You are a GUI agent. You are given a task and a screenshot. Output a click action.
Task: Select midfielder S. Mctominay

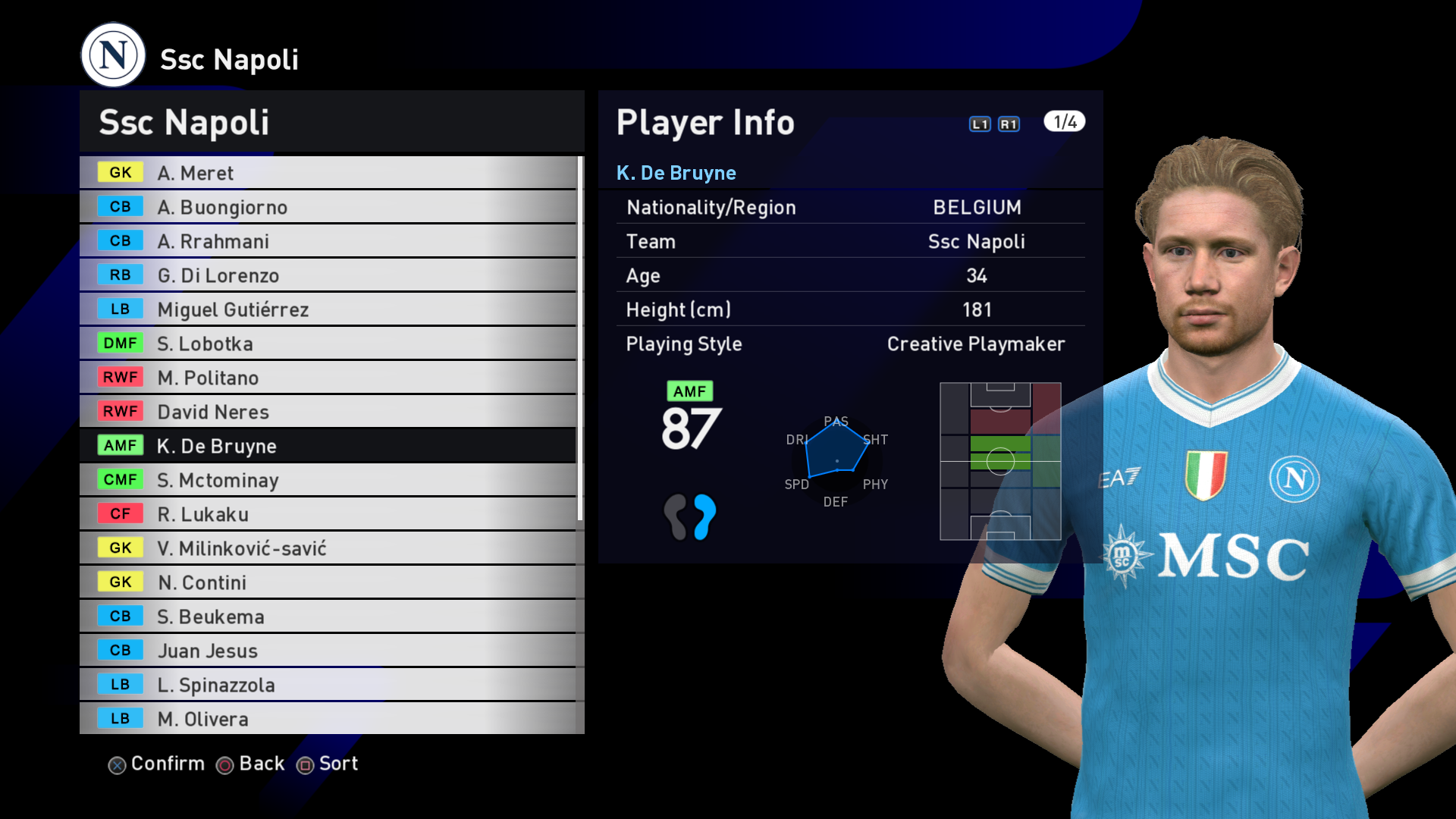coord(328,480)
